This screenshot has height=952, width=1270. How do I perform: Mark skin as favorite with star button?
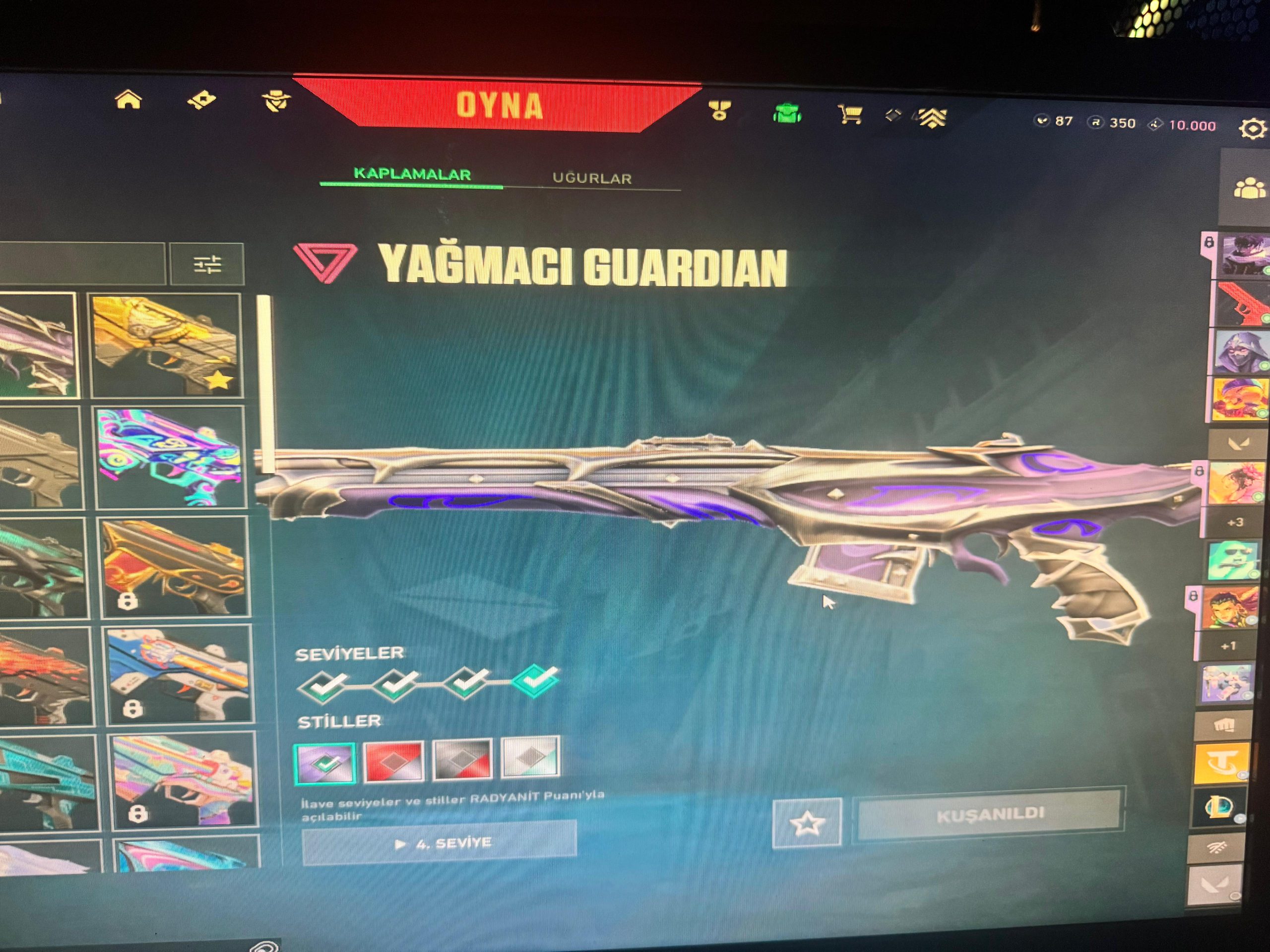pos(807,823)
